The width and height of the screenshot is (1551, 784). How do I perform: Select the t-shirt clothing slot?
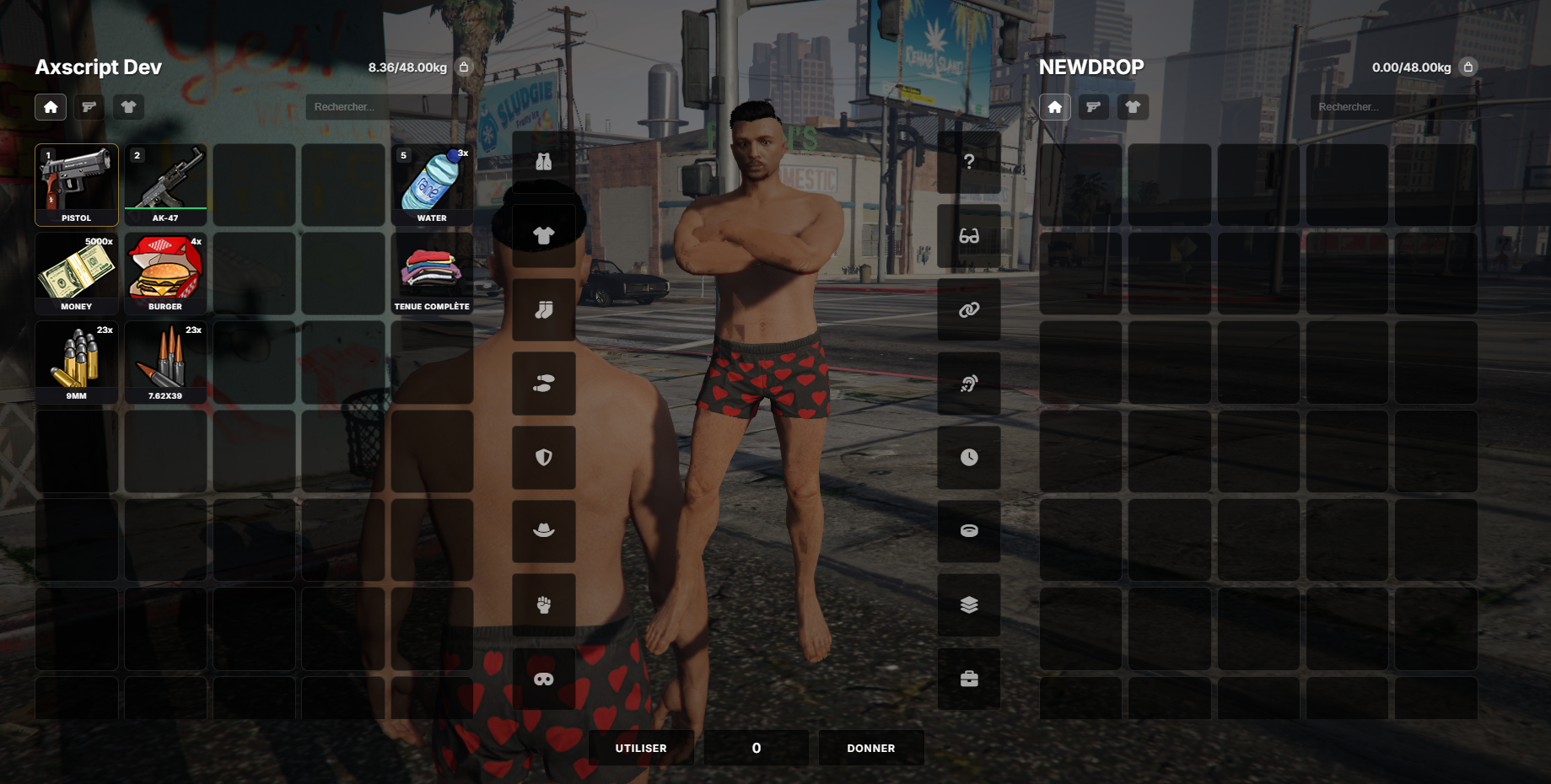[544, 236]
